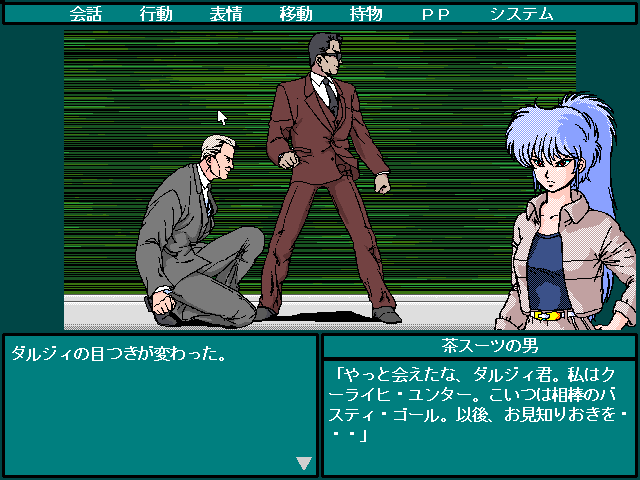Viewport: 640px width, 480px height.
Task: Open the システム (system) menu
Action: point(521,14)
